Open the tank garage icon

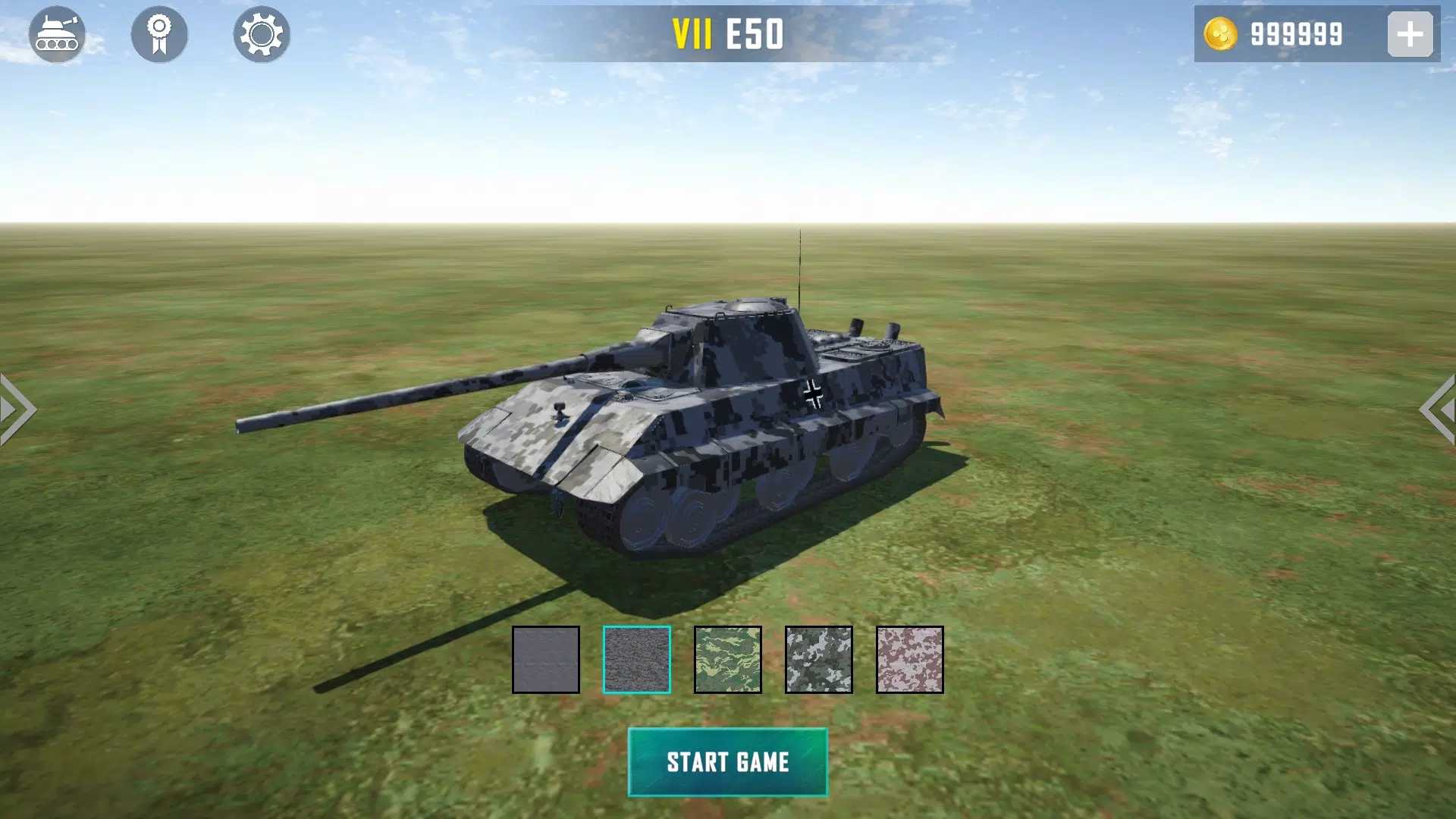(57, 34)
